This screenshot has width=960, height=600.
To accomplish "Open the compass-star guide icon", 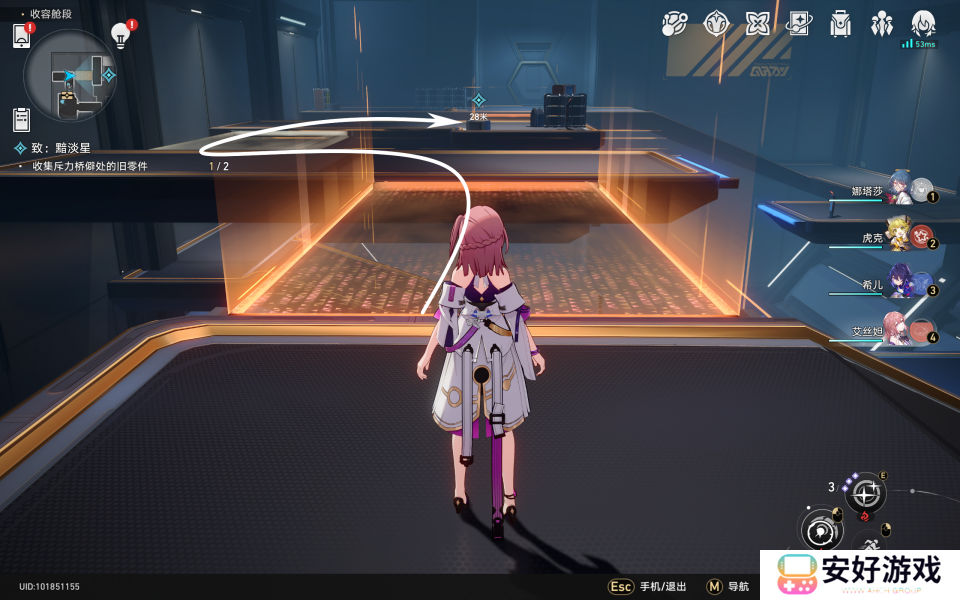I will (716, 23).
